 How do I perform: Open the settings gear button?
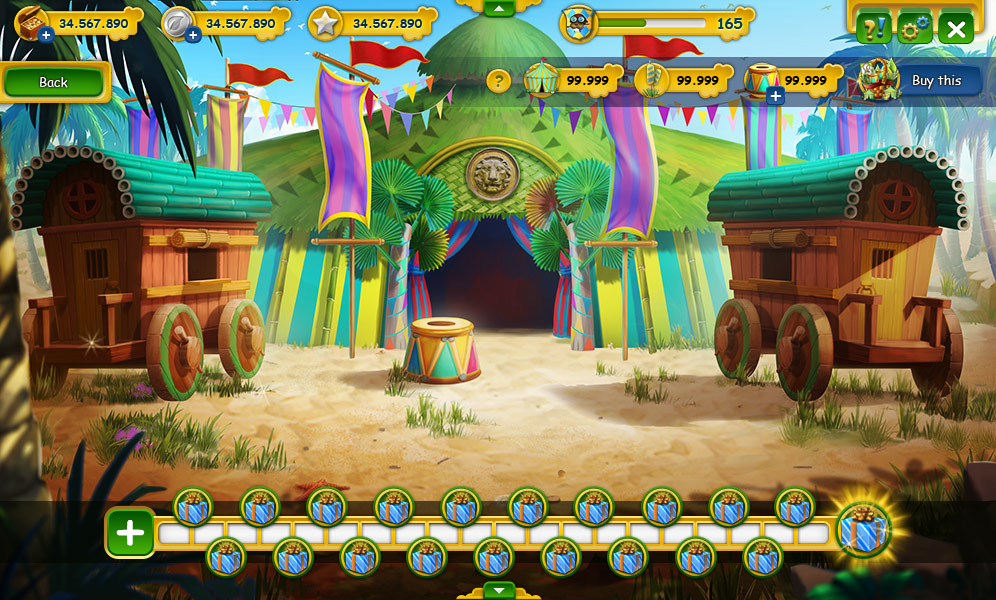914,28
